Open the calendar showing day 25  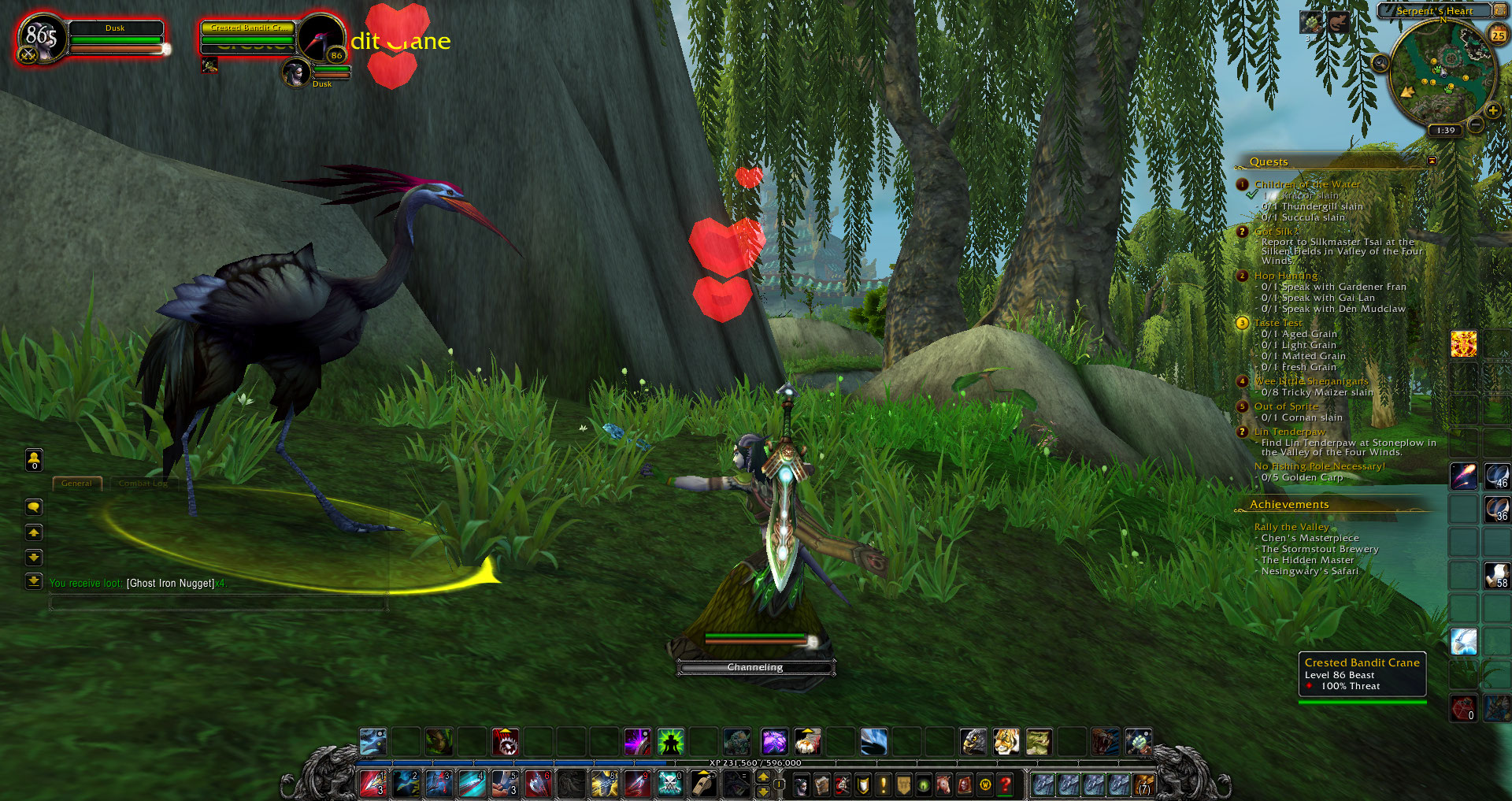pos(1498,35)
